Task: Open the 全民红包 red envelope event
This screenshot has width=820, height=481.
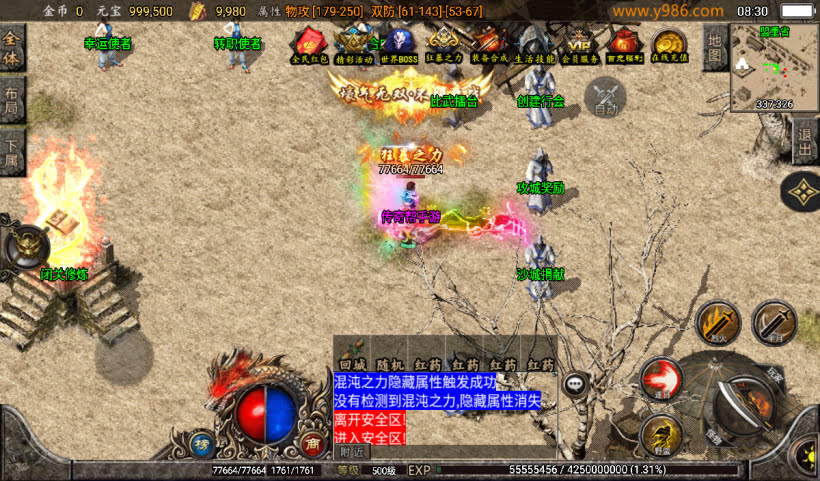Action: click(309, 44)
